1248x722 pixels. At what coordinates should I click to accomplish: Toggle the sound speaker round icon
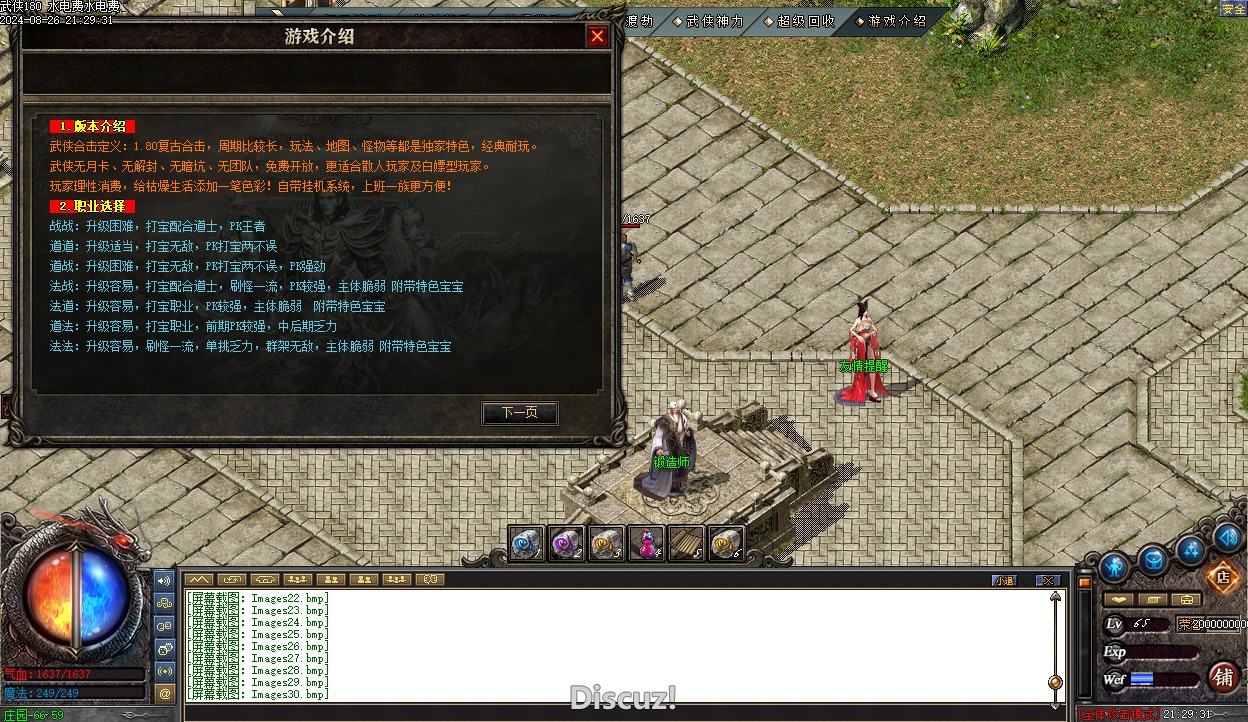1229,538
